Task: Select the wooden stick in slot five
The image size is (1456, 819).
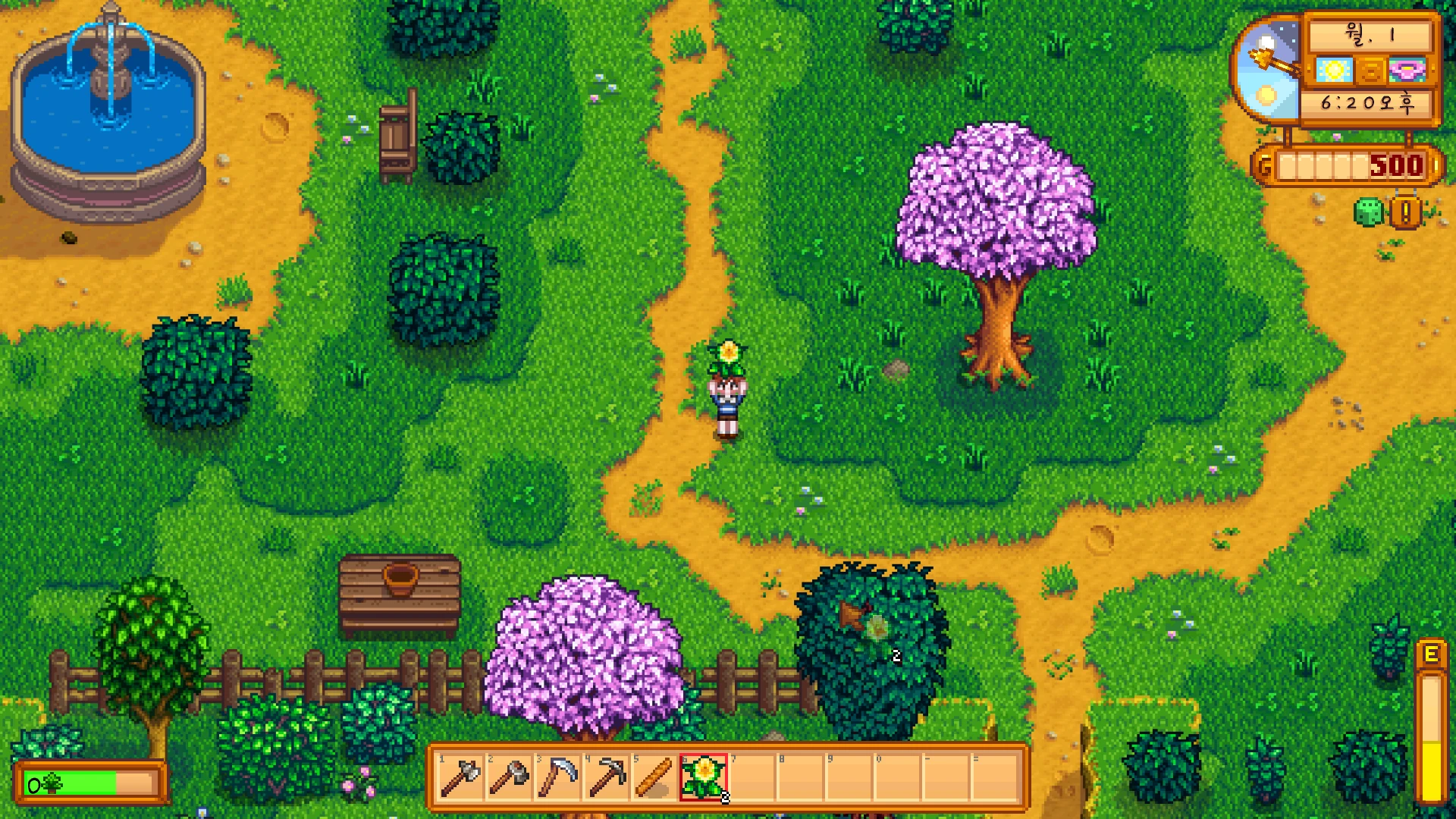Action: coord(654,777)
